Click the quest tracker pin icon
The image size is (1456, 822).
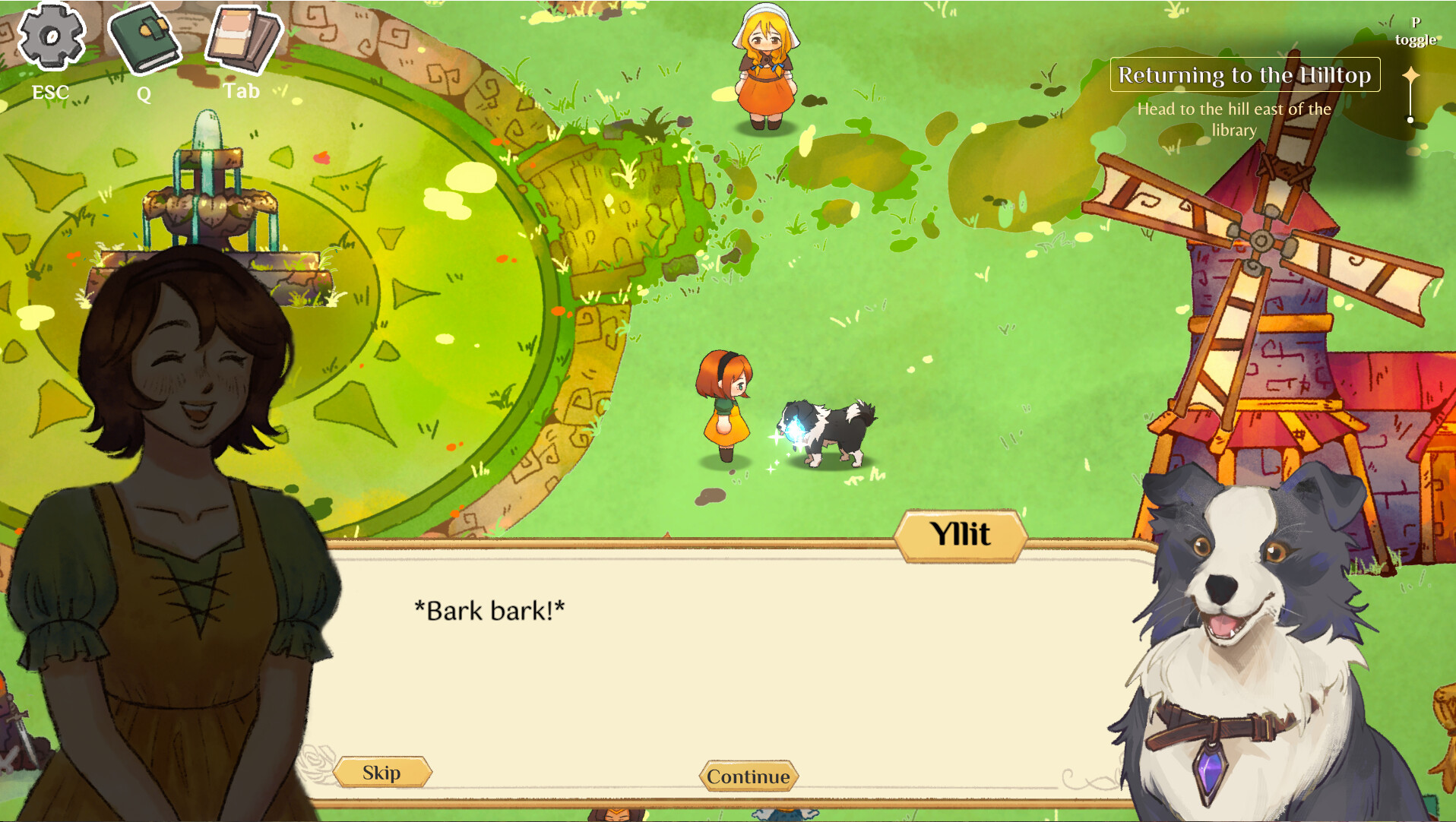(1411, 74)
